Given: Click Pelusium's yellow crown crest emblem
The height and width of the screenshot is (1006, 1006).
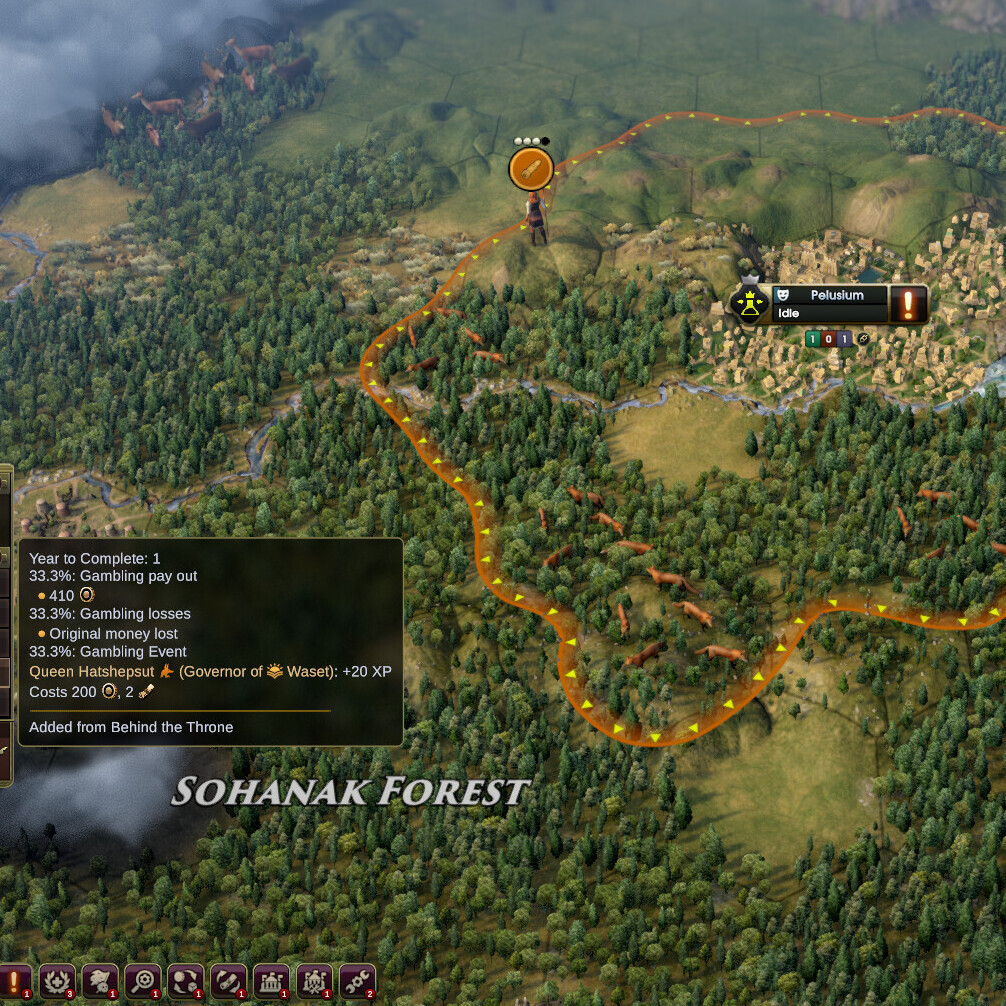Looking at the screenshot, I should coord(749,304).
